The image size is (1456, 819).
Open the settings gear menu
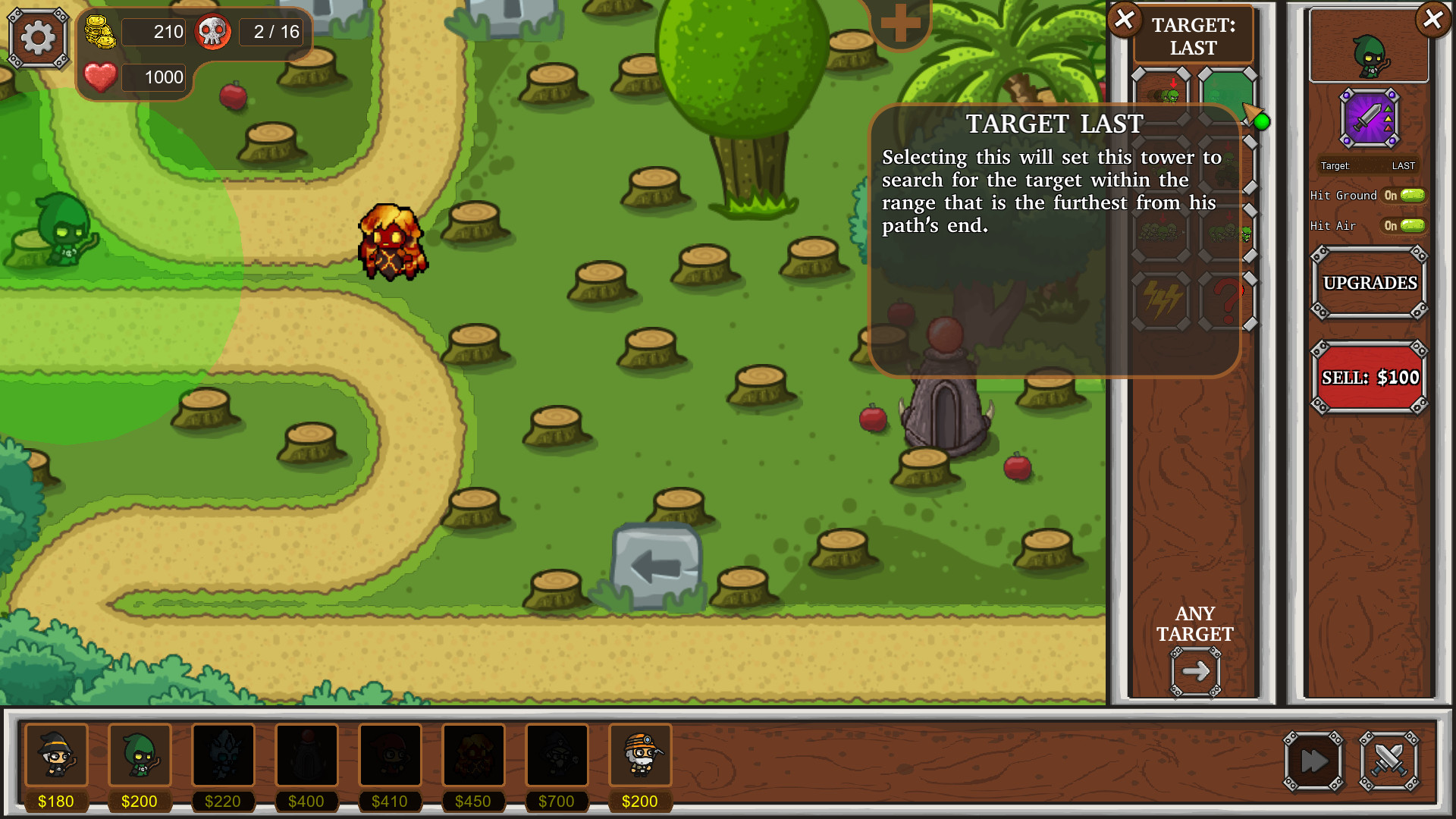coord(38,36)
